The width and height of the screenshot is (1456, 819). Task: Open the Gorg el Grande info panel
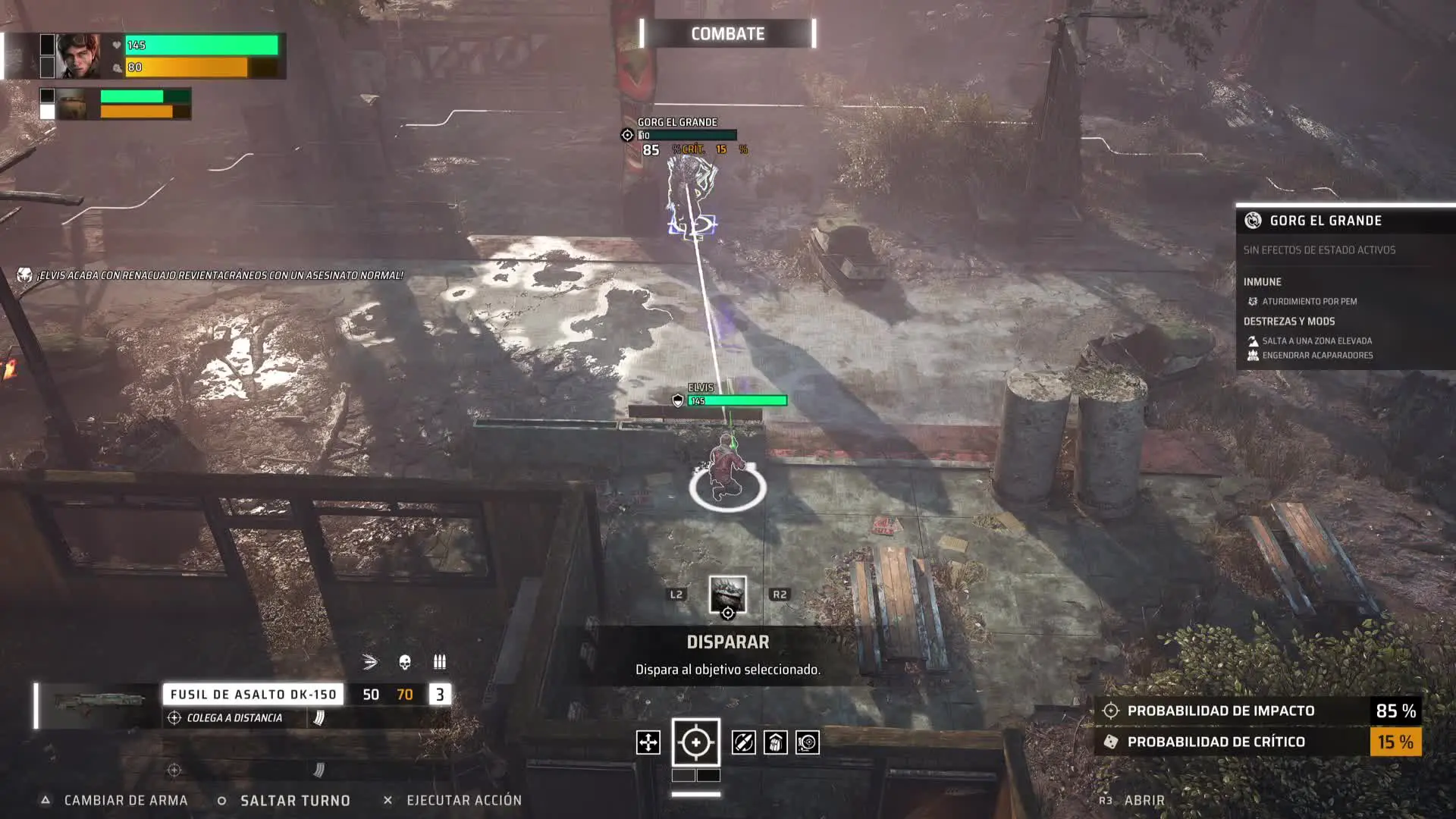pos(1144,801)
